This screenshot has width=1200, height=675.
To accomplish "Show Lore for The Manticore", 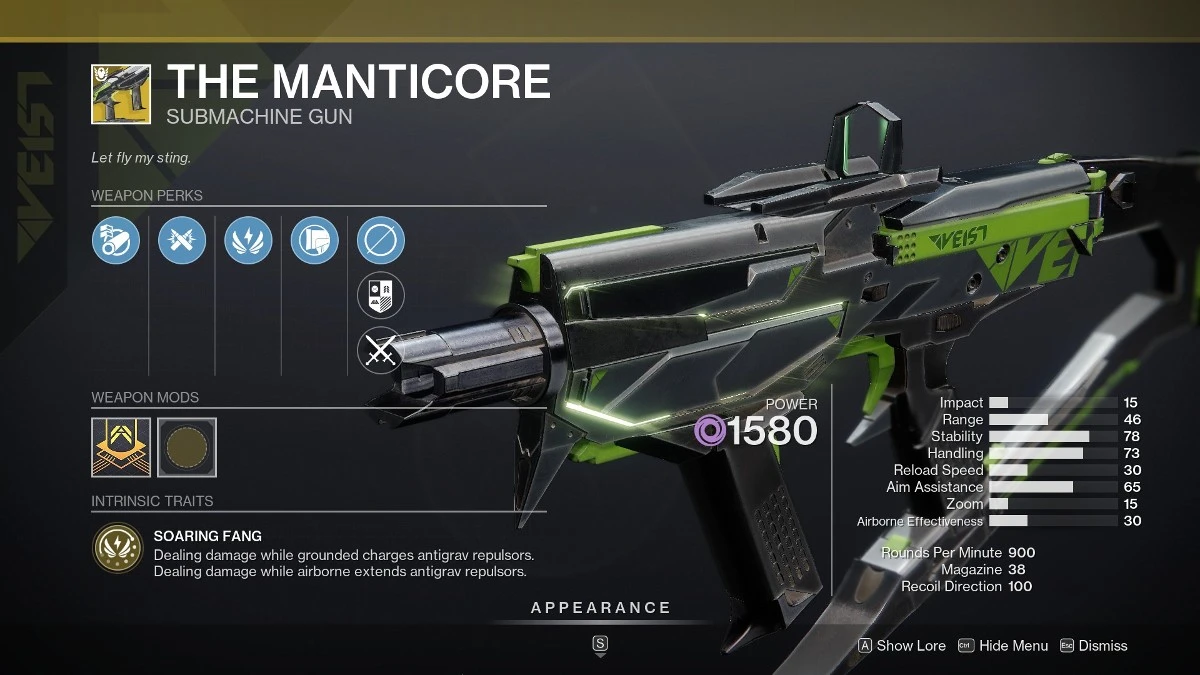I will (902, 646).
